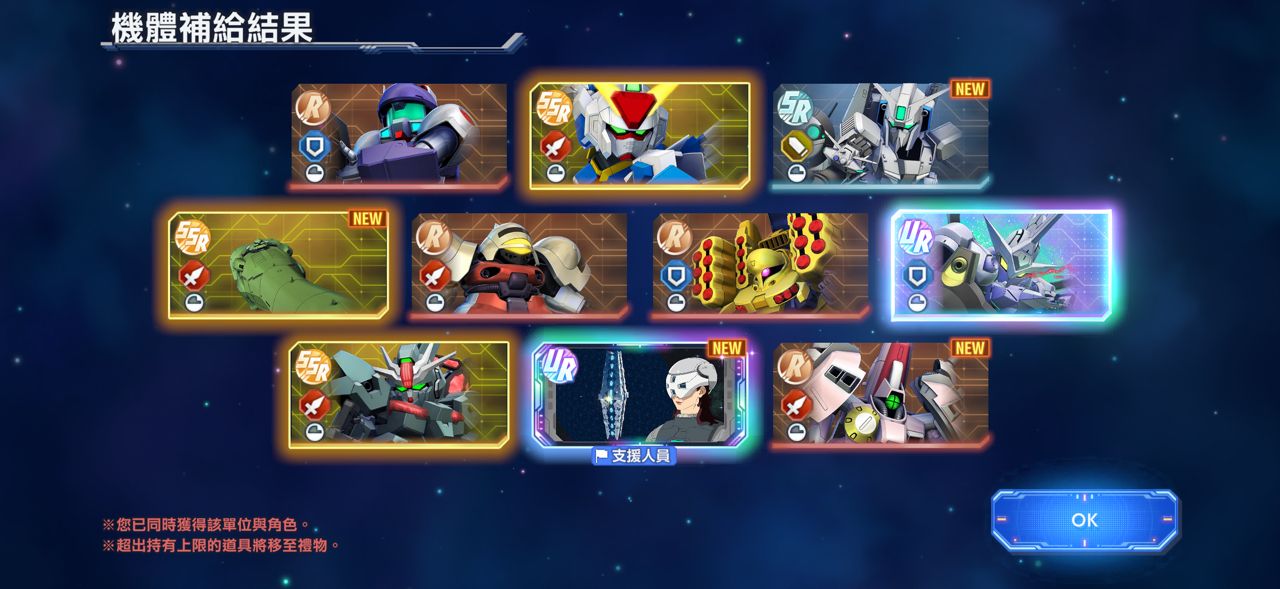The height and width of the screenshot is (589, 1280).
Task: Select the R pink and white mech card
Action: click(x=881, y=394)
